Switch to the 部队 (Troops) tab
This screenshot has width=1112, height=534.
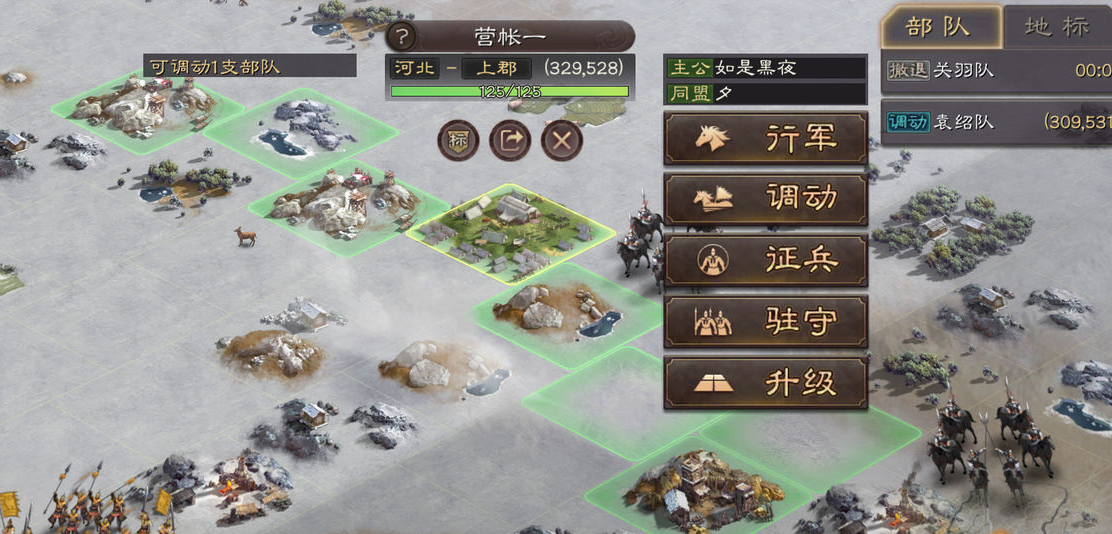(938, 26)
